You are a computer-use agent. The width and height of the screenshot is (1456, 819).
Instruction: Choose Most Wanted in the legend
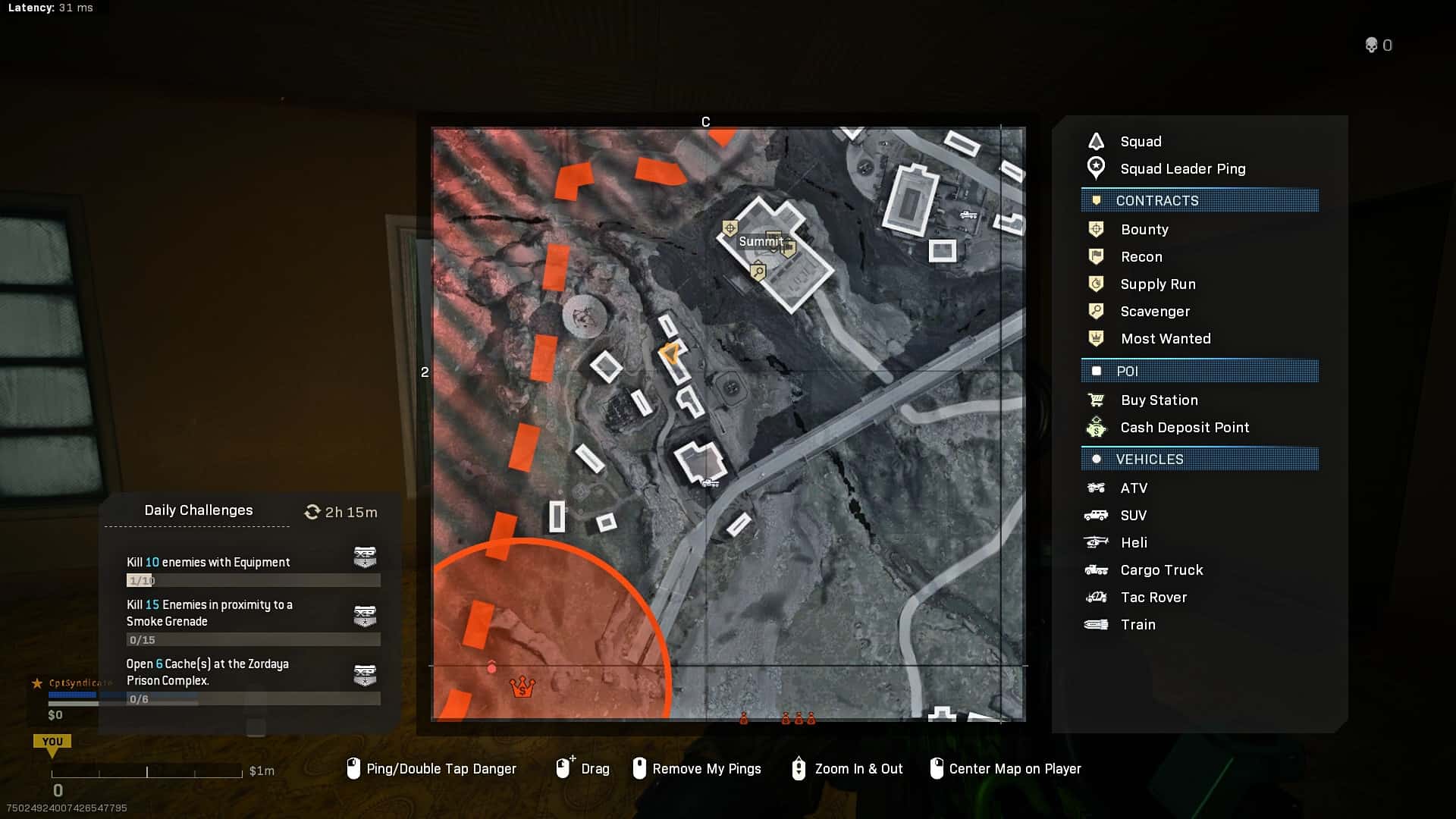[1165, 339]
